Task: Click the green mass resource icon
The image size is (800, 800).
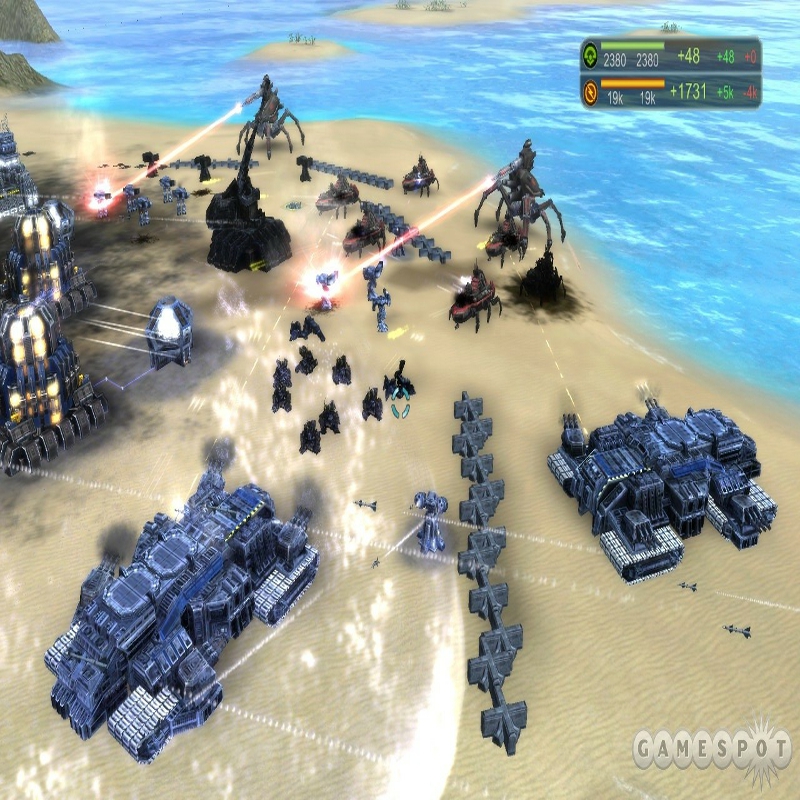Action: pos(590,54)
